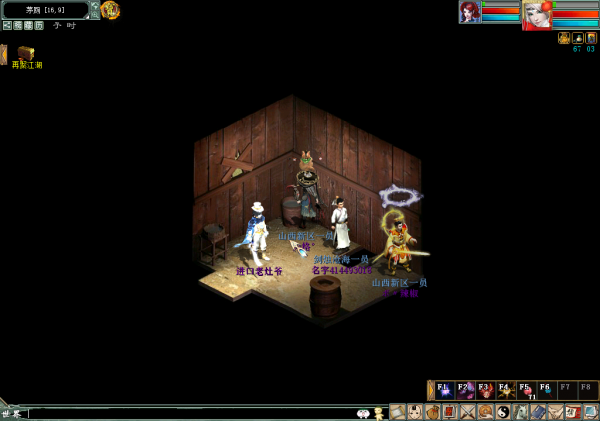Viewport: 600px width, 421px height.
Task: Use the F6 blue potion slot
Action: (x=547, y=390)
